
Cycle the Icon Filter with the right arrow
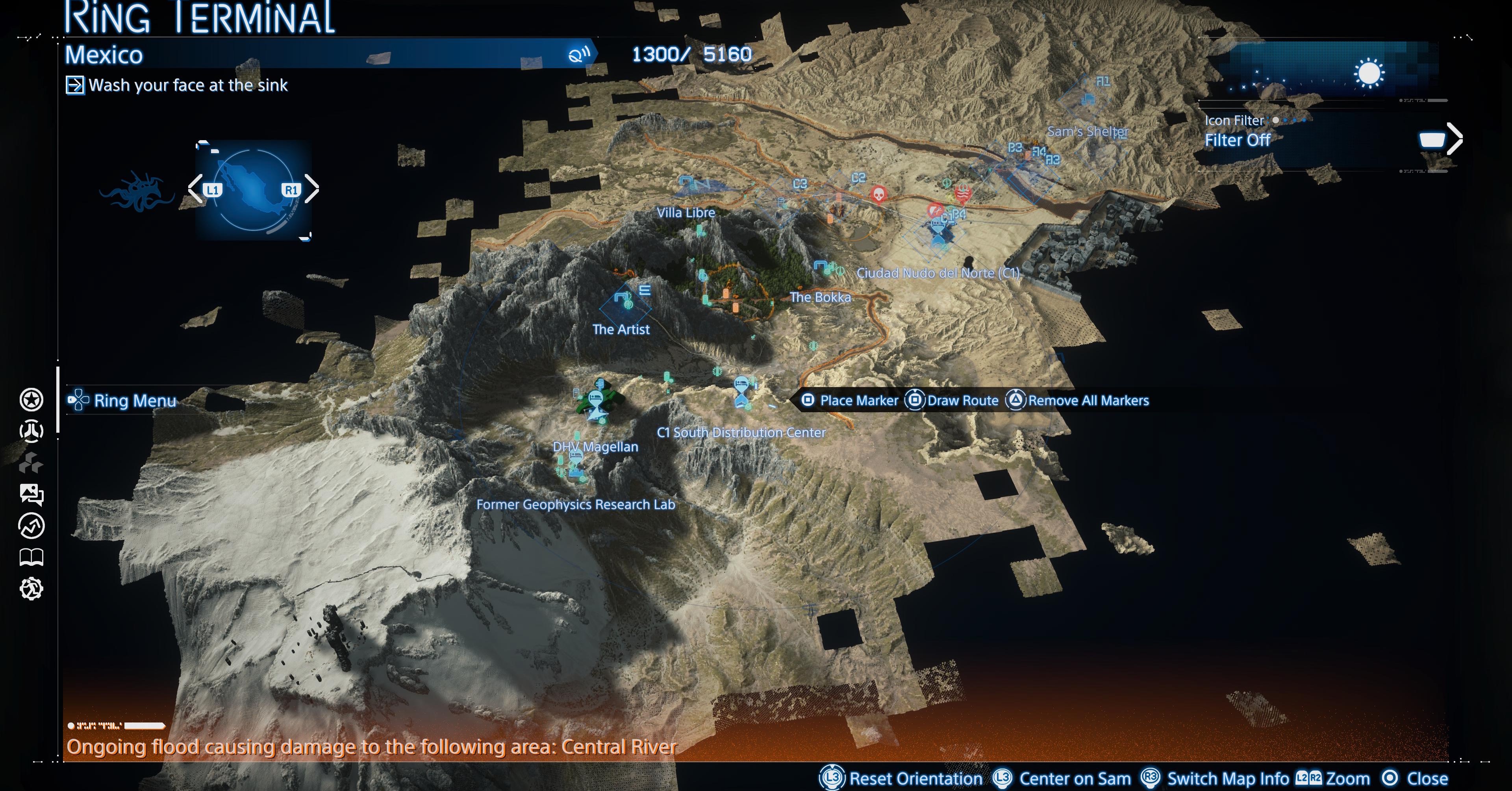1454,139
